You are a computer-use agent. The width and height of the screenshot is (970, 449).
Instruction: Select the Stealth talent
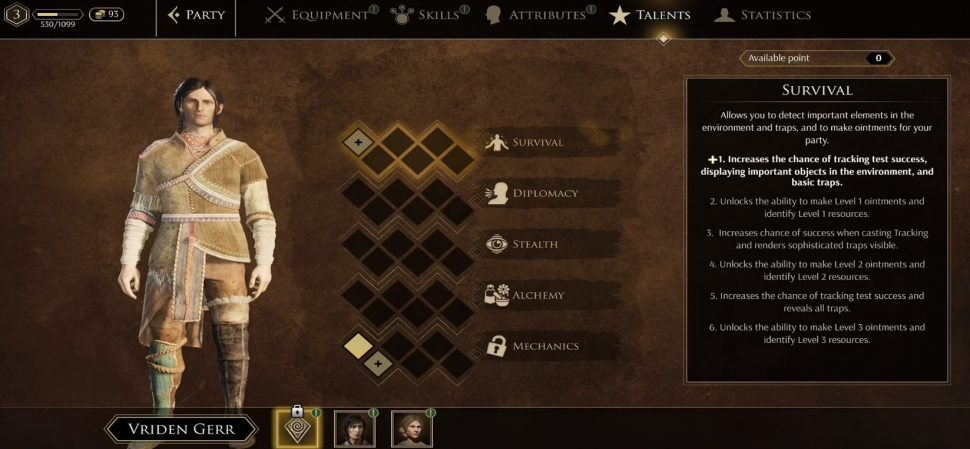coord(535,244)
